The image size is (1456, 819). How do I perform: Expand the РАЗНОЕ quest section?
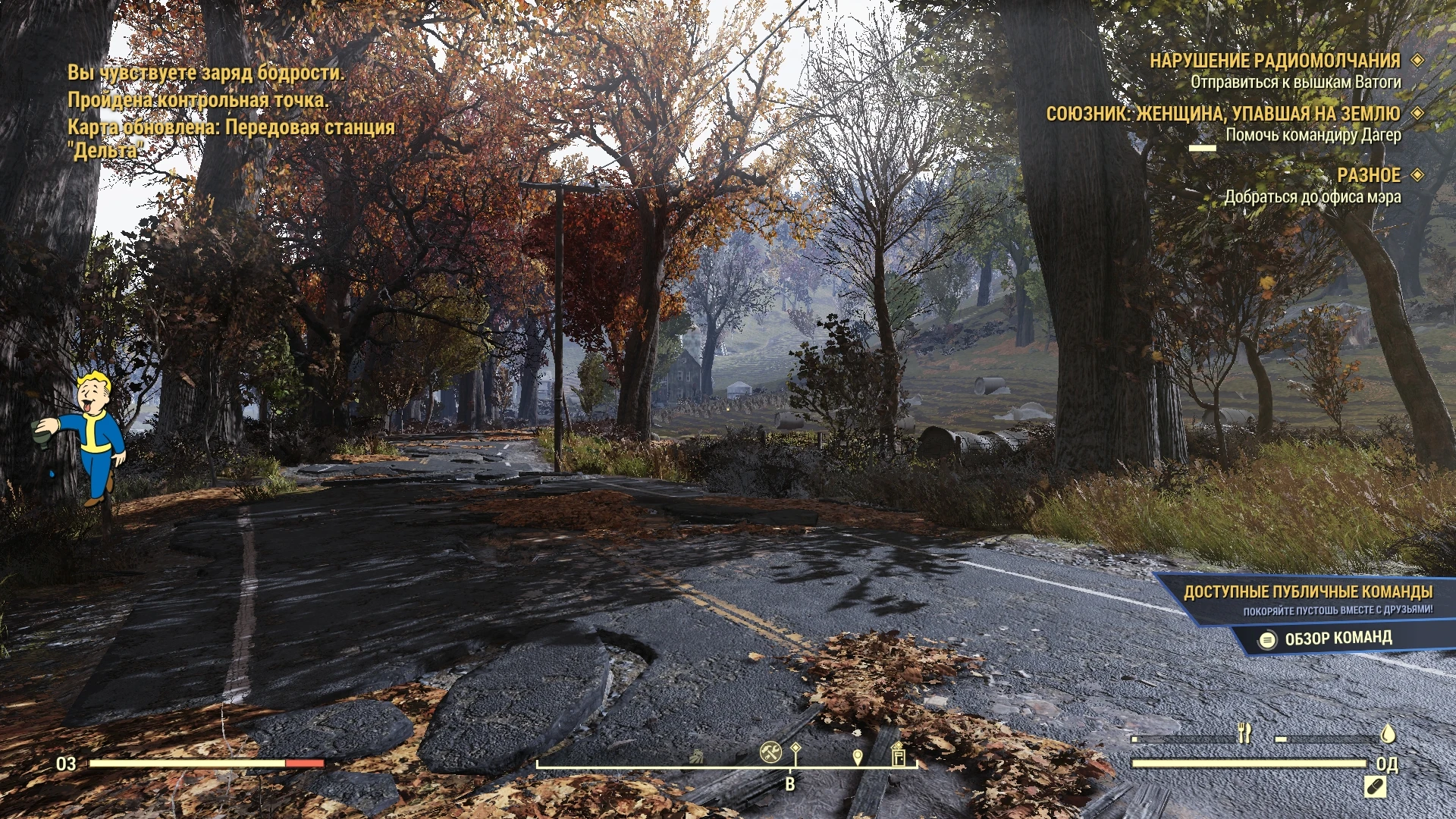coord(1370,175)
